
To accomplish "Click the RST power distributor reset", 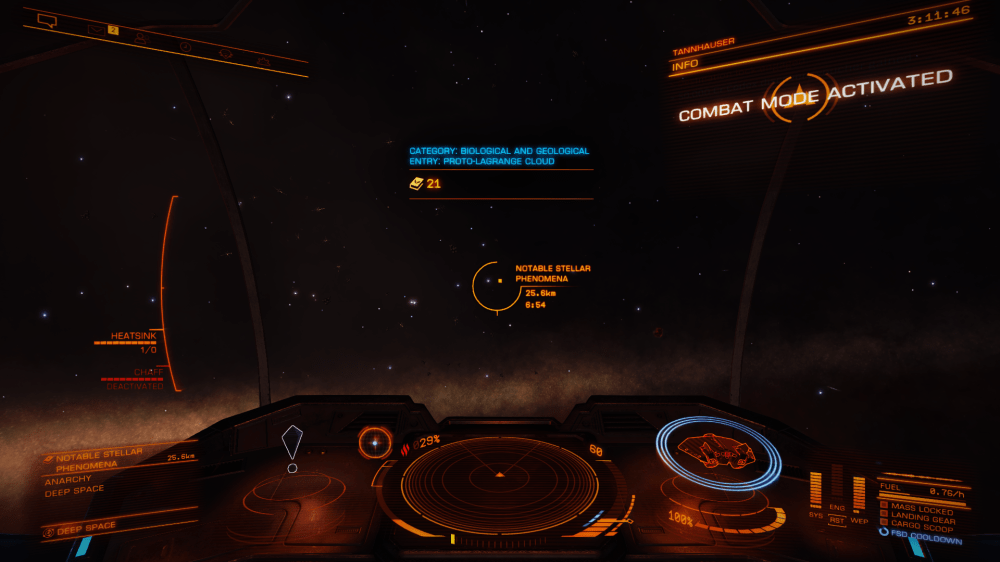I will pyautogui.click(x=837, y=520).
